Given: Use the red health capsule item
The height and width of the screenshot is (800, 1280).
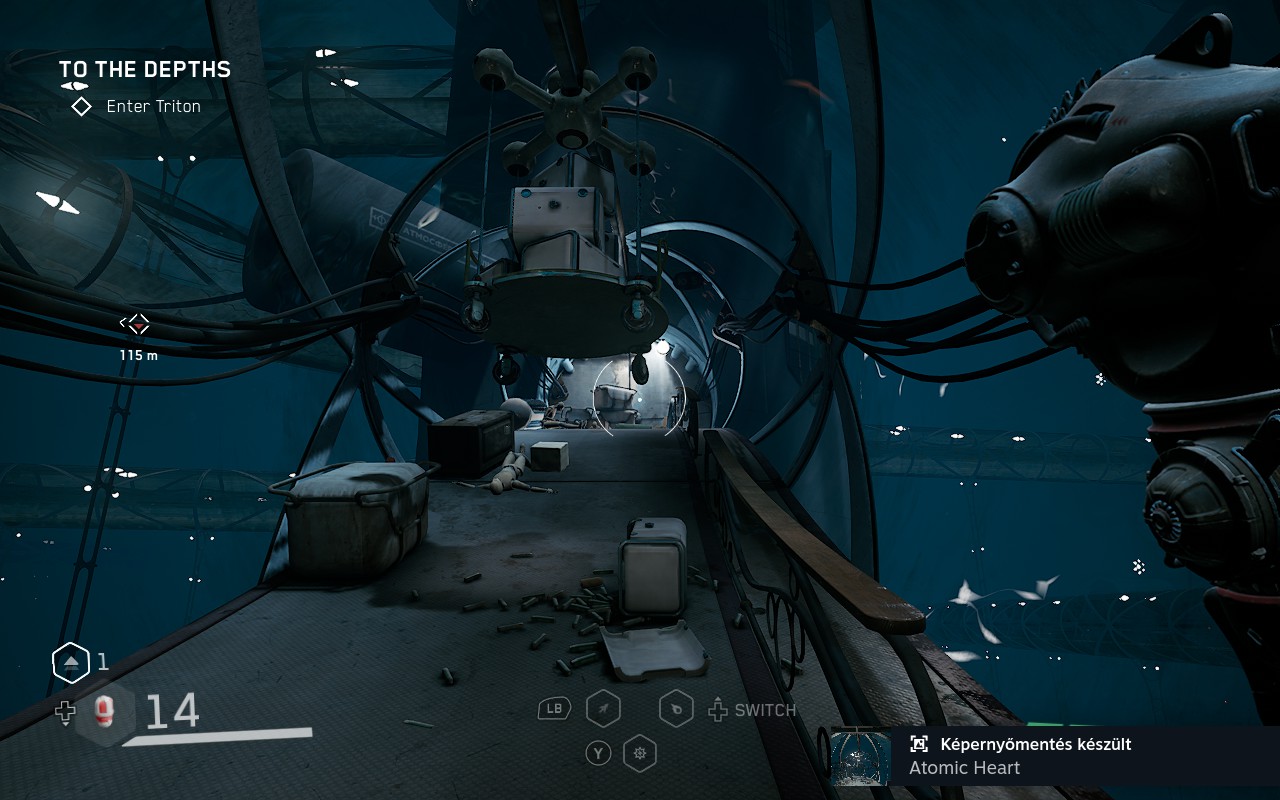Looking at the screenshot, I should 103,711.
